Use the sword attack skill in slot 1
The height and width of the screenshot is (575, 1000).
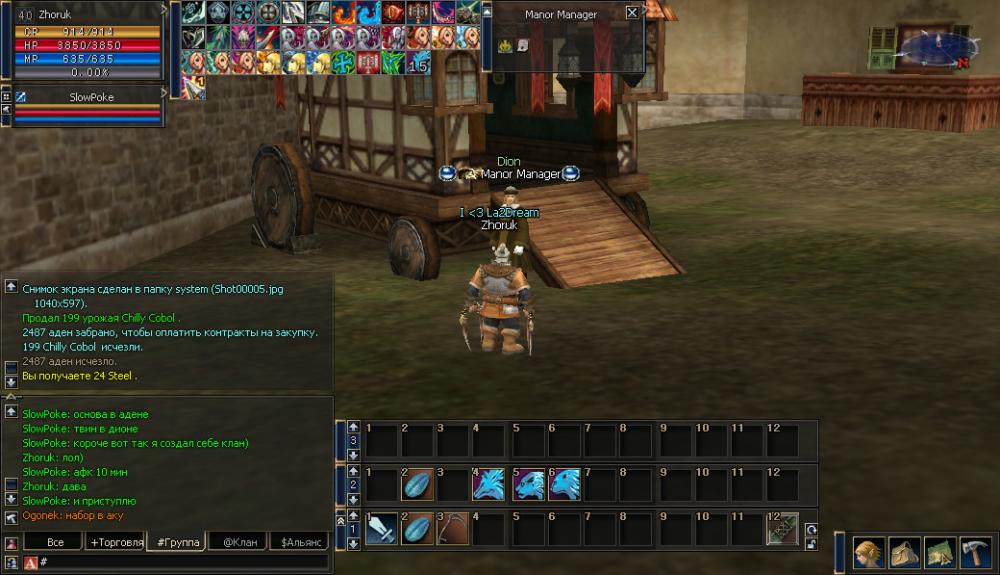[382, 530]
